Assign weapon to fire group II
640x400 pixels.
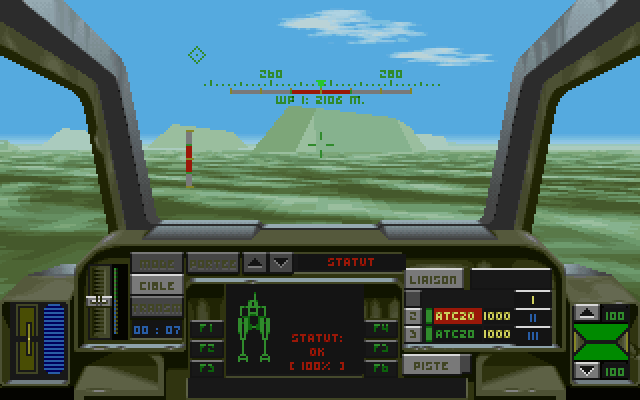pos(532,316)
